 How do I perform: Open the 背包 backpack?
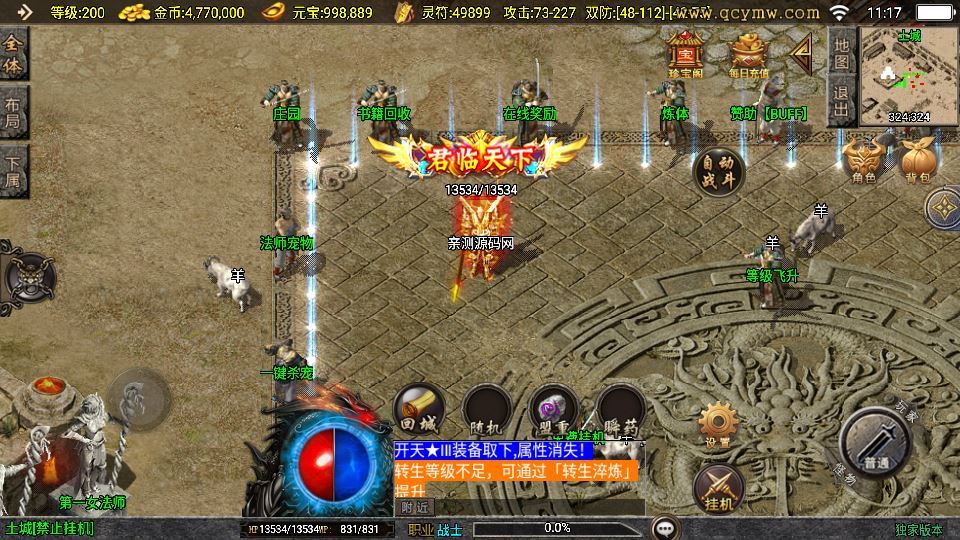(x=917, y=160)
